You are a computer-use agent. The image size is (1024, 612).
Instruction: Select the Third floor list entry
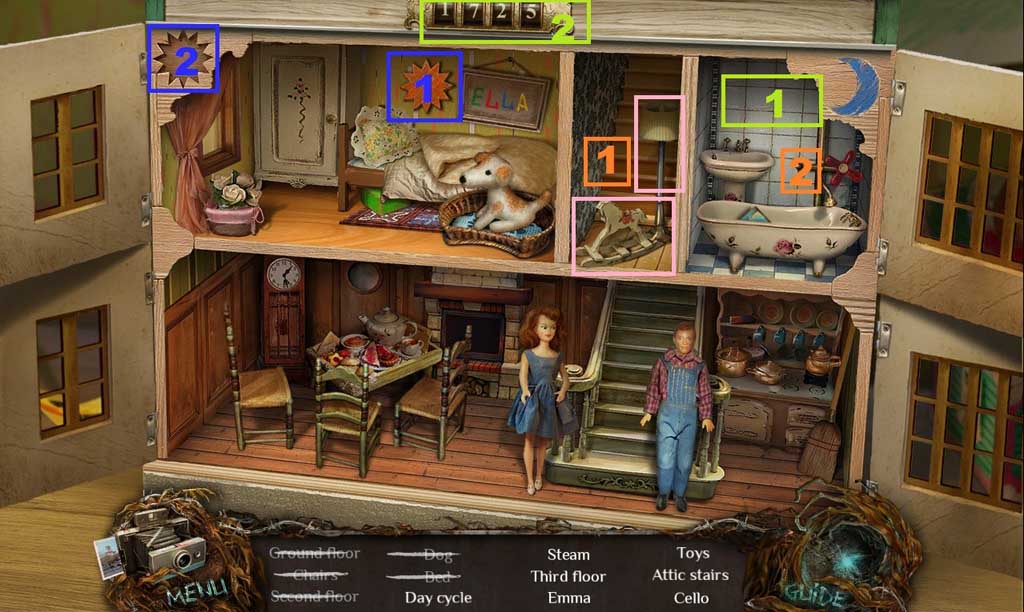coord(568,576)
